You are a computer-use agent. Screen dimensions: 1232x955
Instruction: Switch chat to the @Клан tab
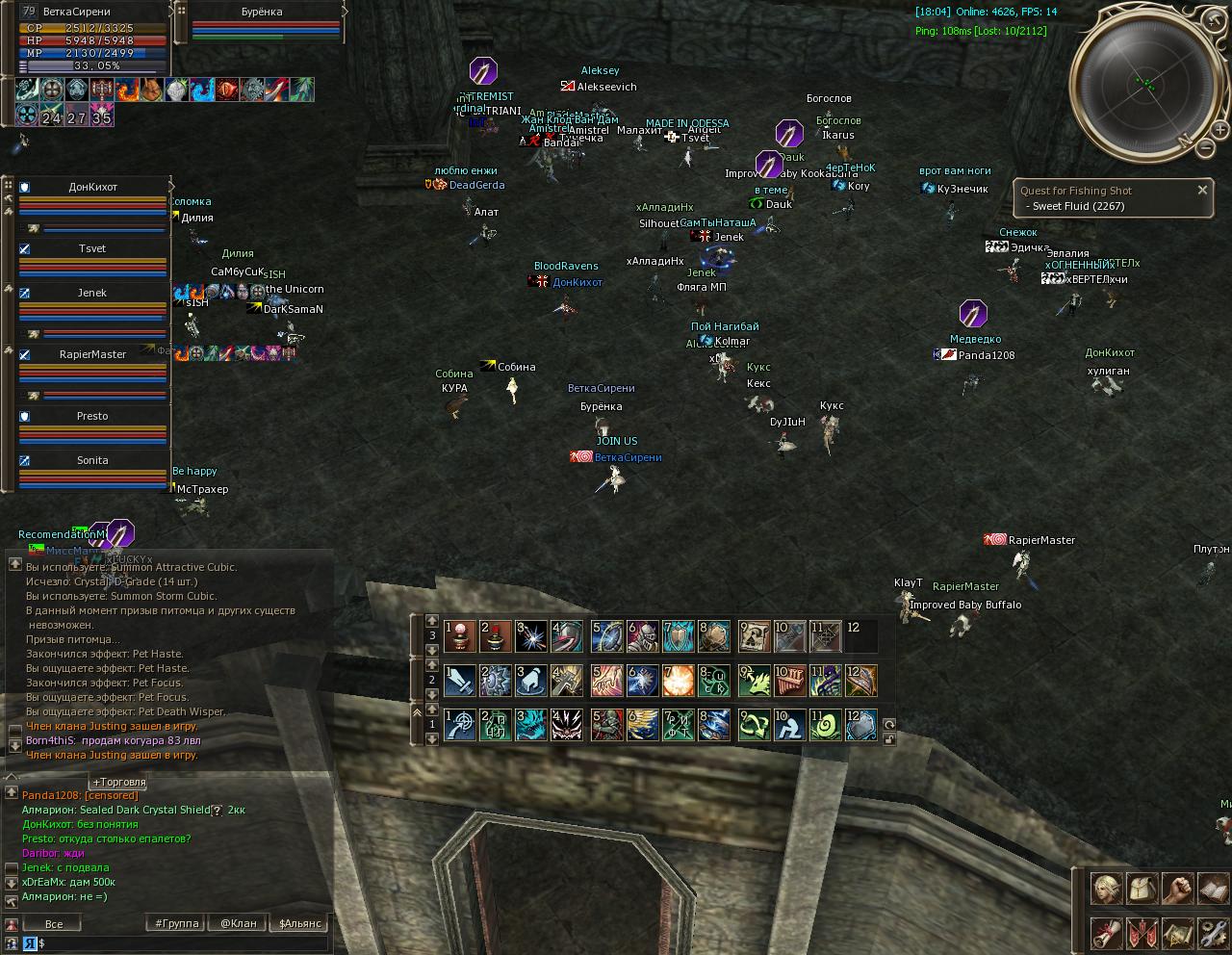(x=238, y=923)
